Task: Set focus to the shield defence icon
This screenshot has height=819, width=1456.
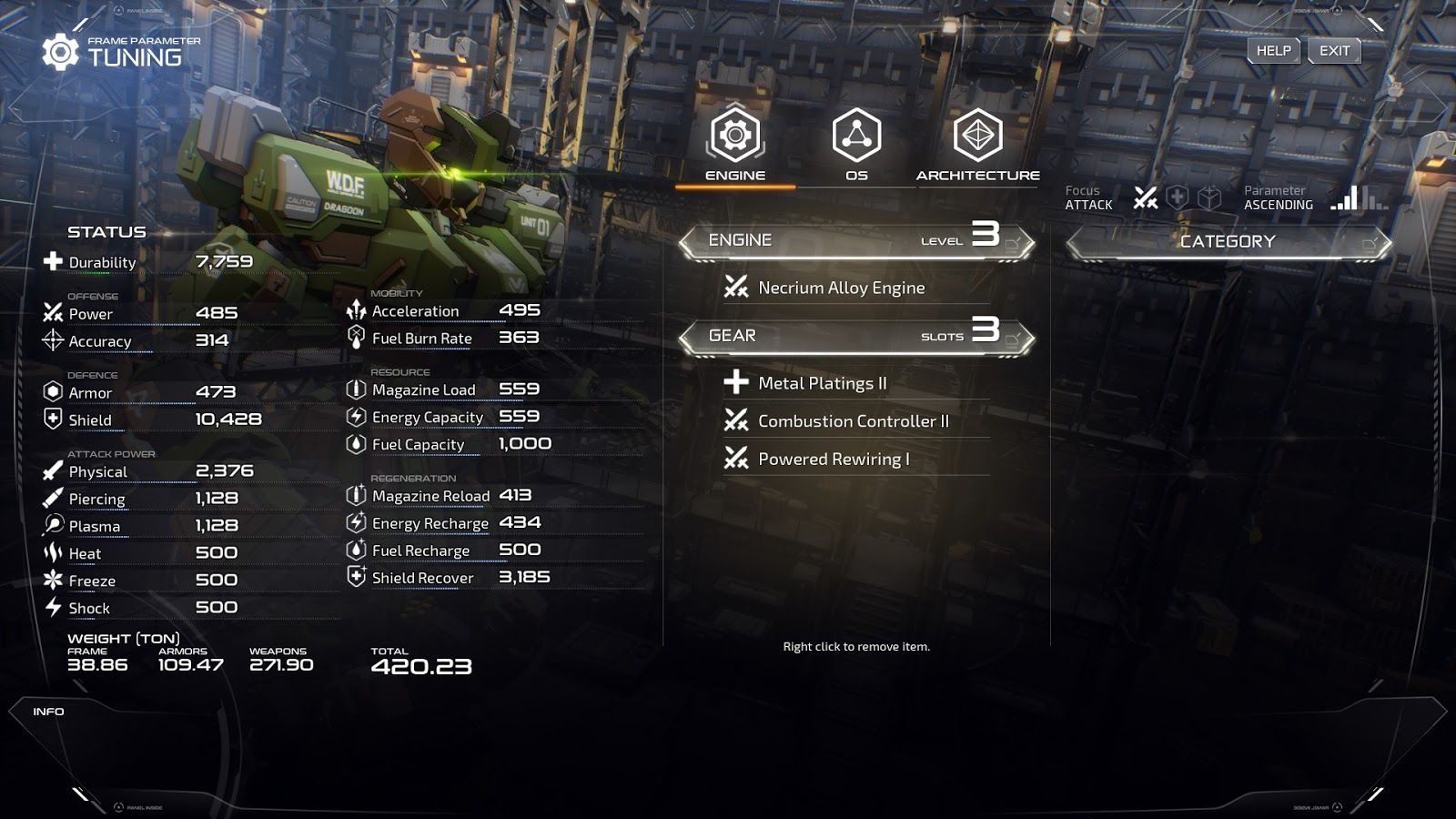Action: [1178, 197]
